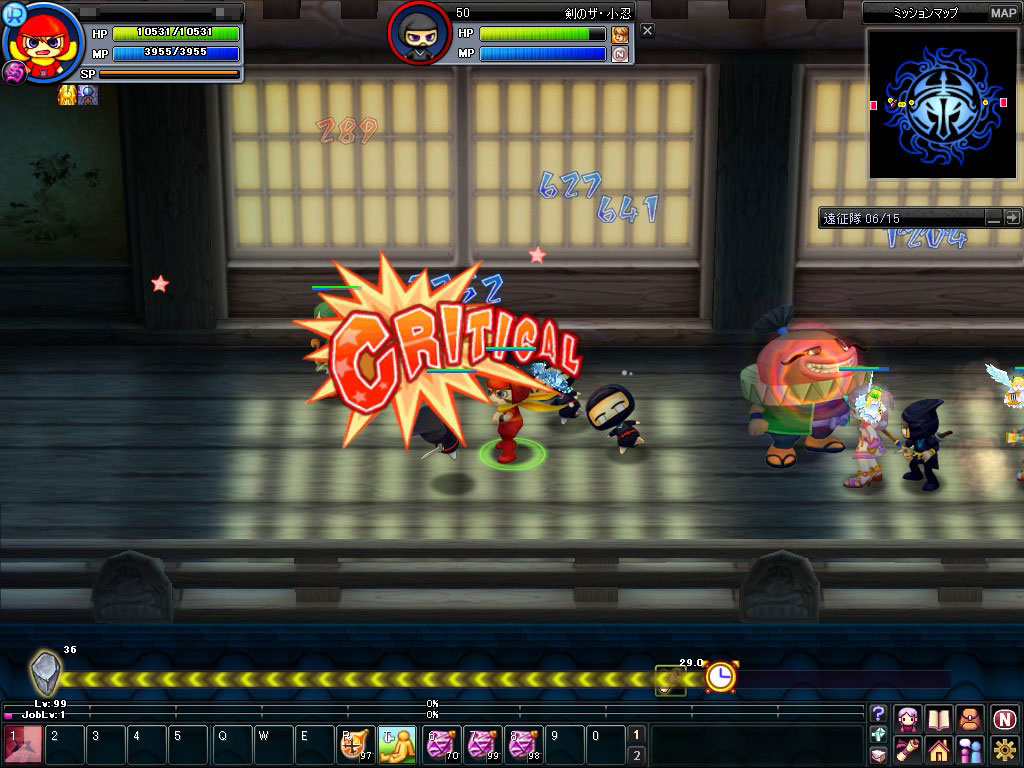
Task: Use the pink crystal item with count 70
Action: coord(441,745)
